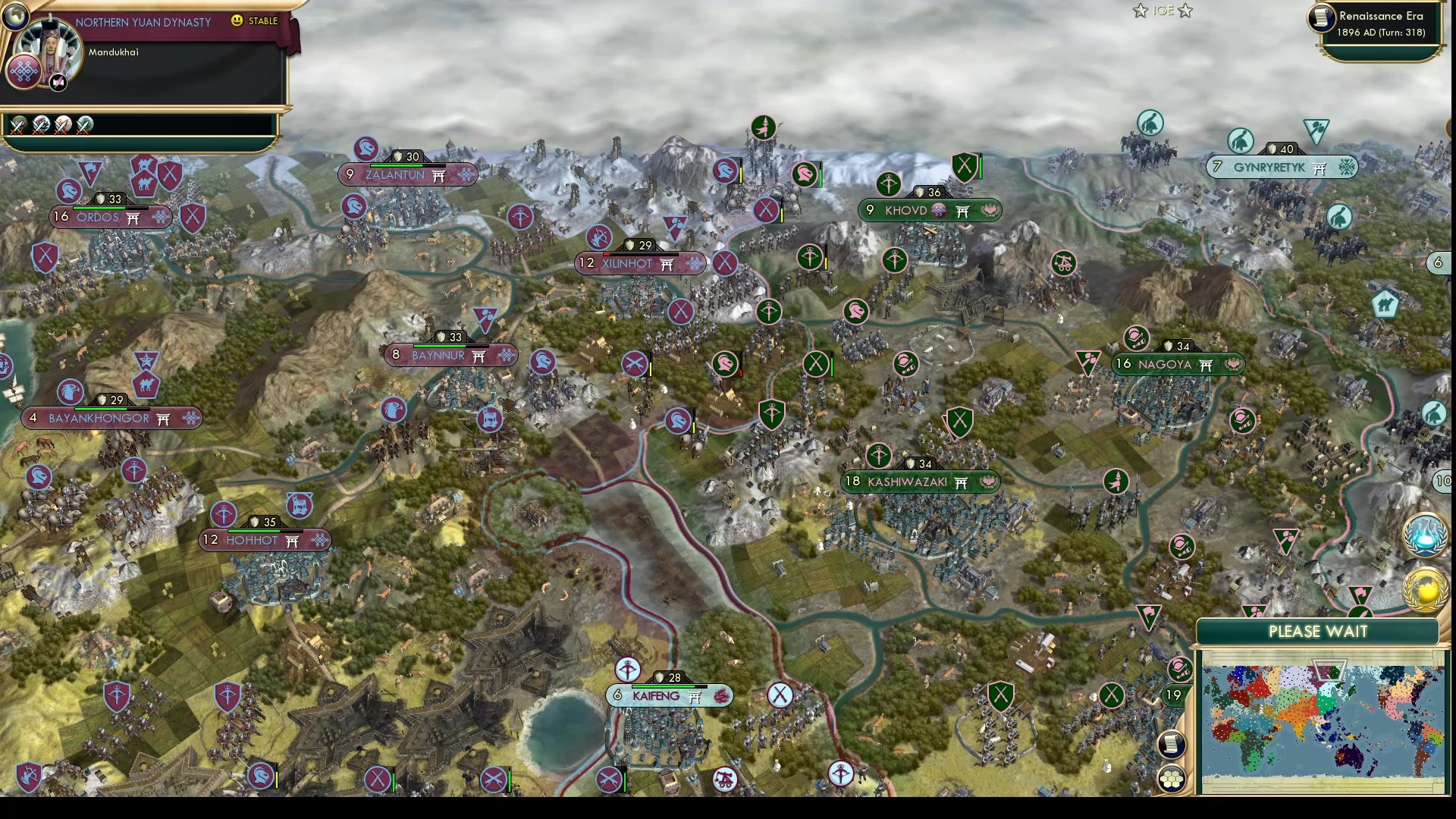The width and height of the screenshot is (1456, 819).
Task: Open the notification log scroll icon beside the minimap
Action: pyautogui.click(x=1172, y=745)
